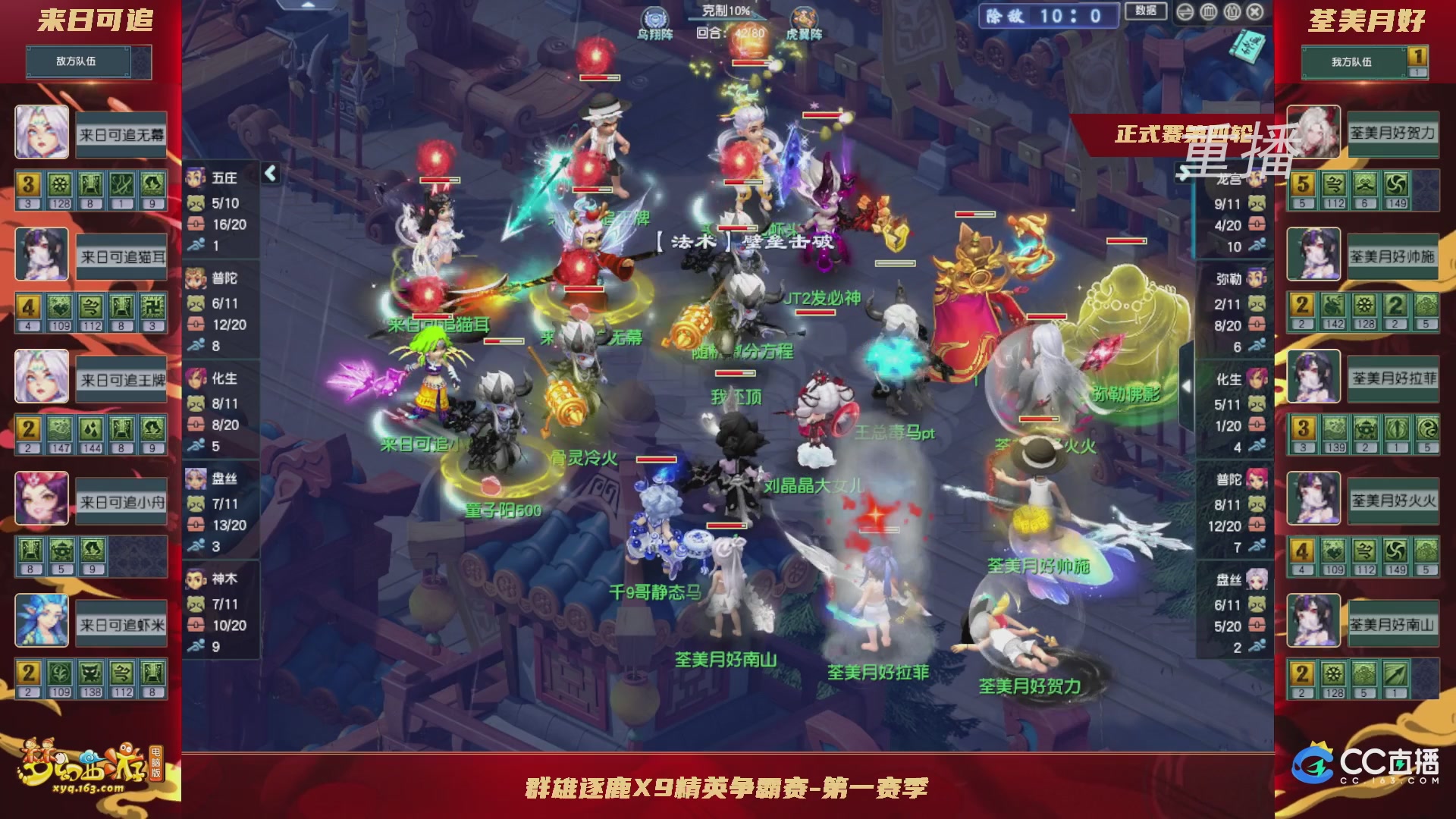Image resolution: width=1456 pixels, height=819 pixels.
Task: Click the trash-style round icon beside 数据
Action: click(1210, 12)
